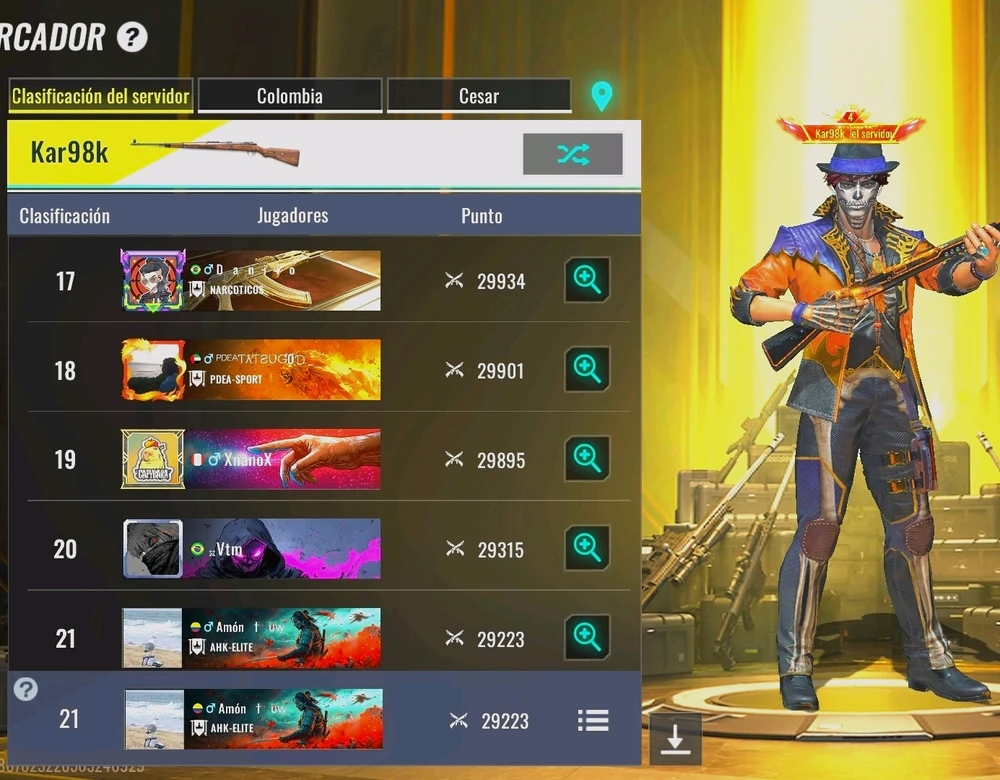Click the small help icon by your rank
The height and width of the screenshot is (780, 1000).
(x=26, y=689)
